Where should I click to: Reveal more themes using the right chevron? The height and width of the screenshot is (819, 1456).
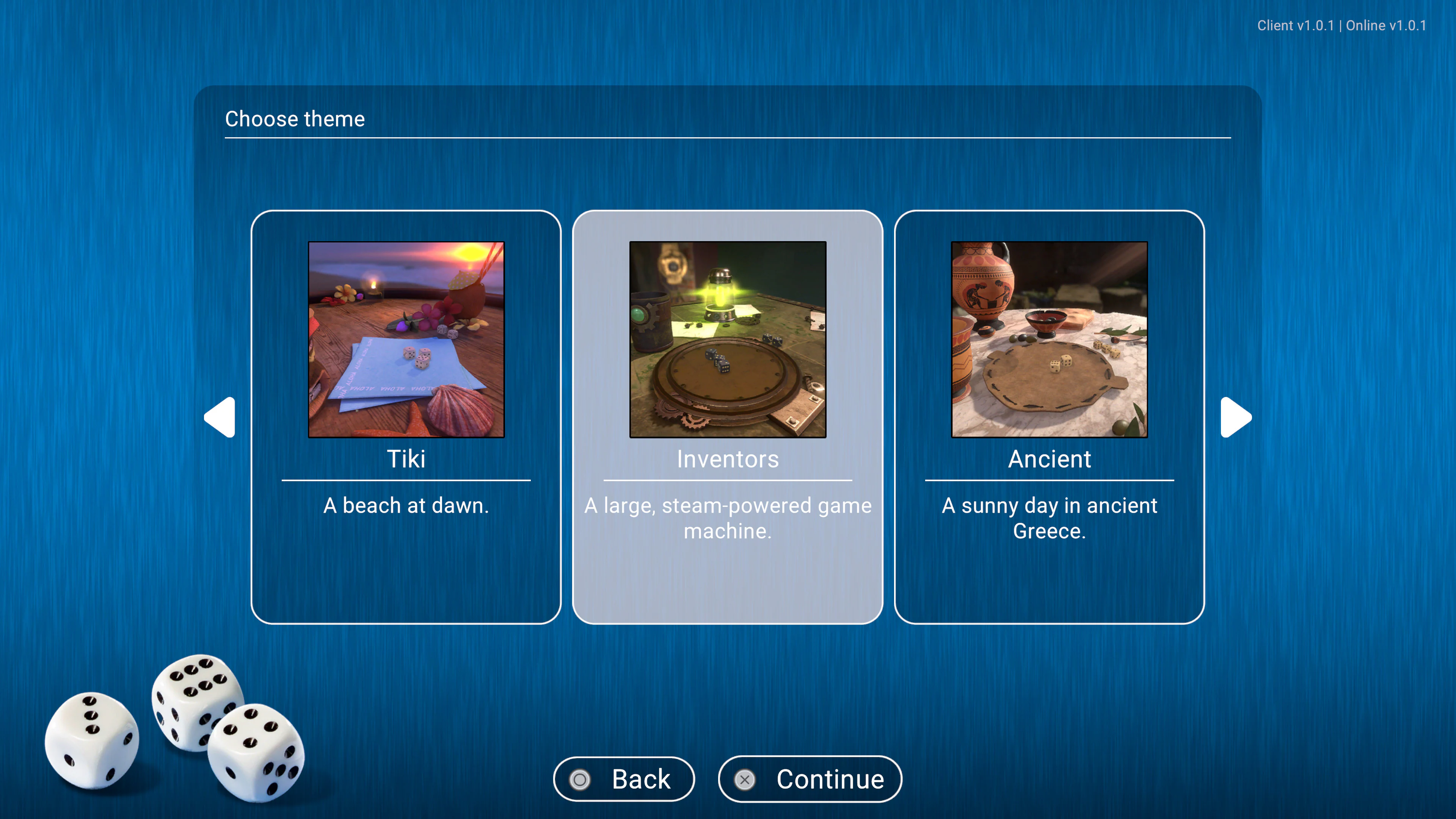pyautogui.click(x=1236, y=417)
